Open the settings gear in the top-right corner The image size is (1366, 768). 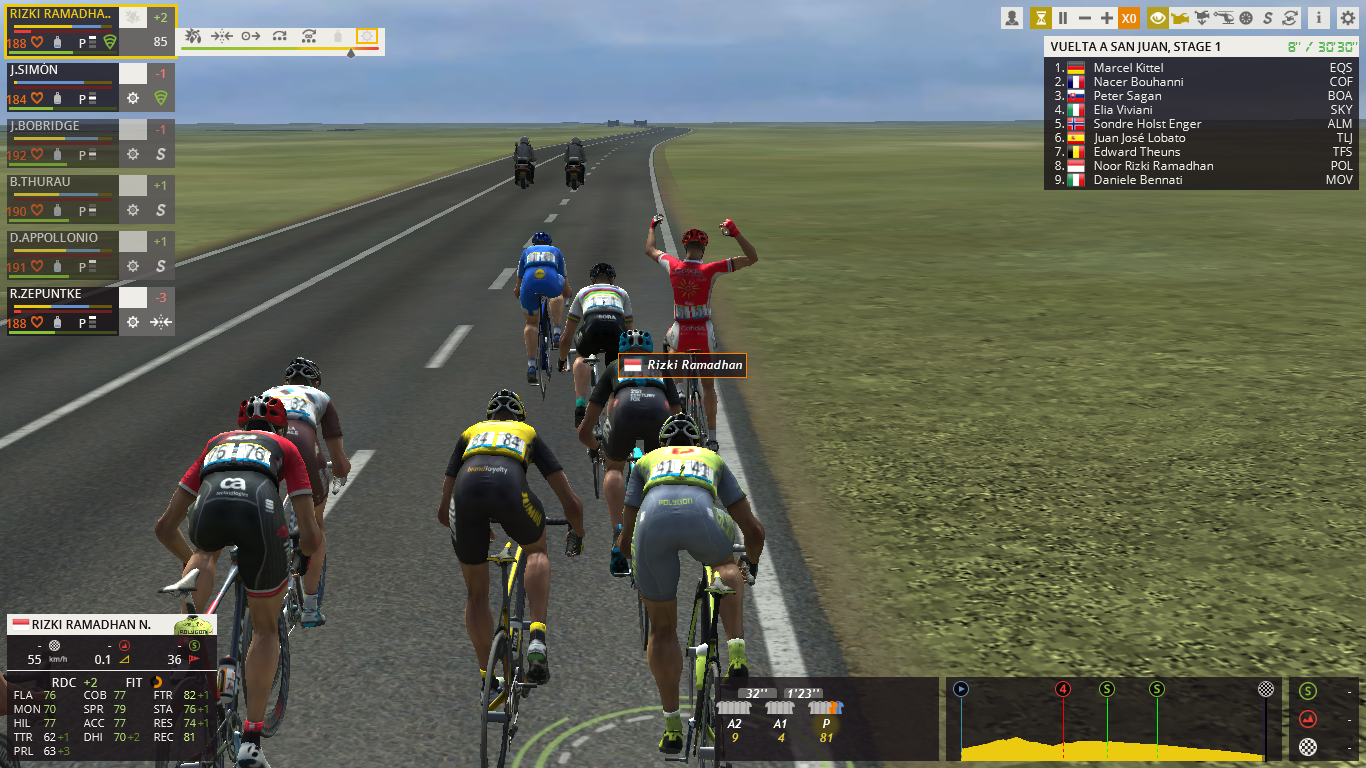pos(1346,18)
